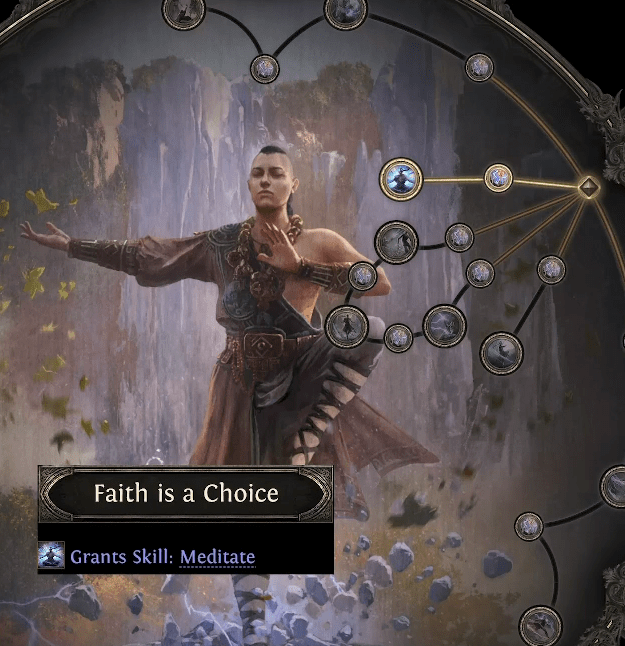Open the underlined Meditate skill link
Viewport: 625px width, 646px height.
(x=217, y=557)
